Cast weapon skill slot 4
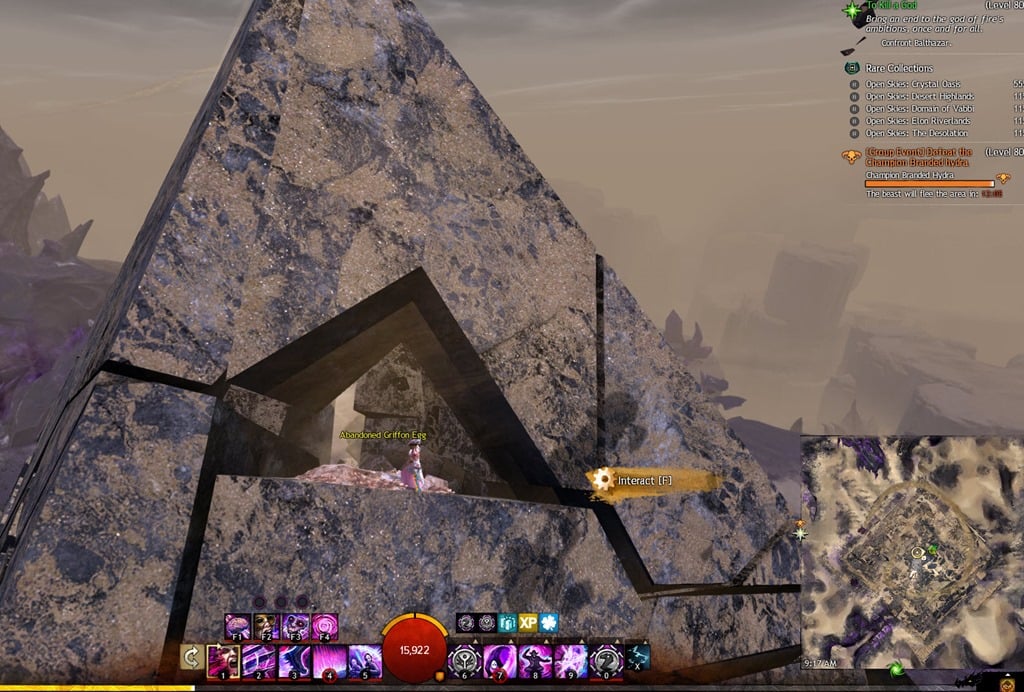Viewport: 1024px width, 692px height. [330, 661]
